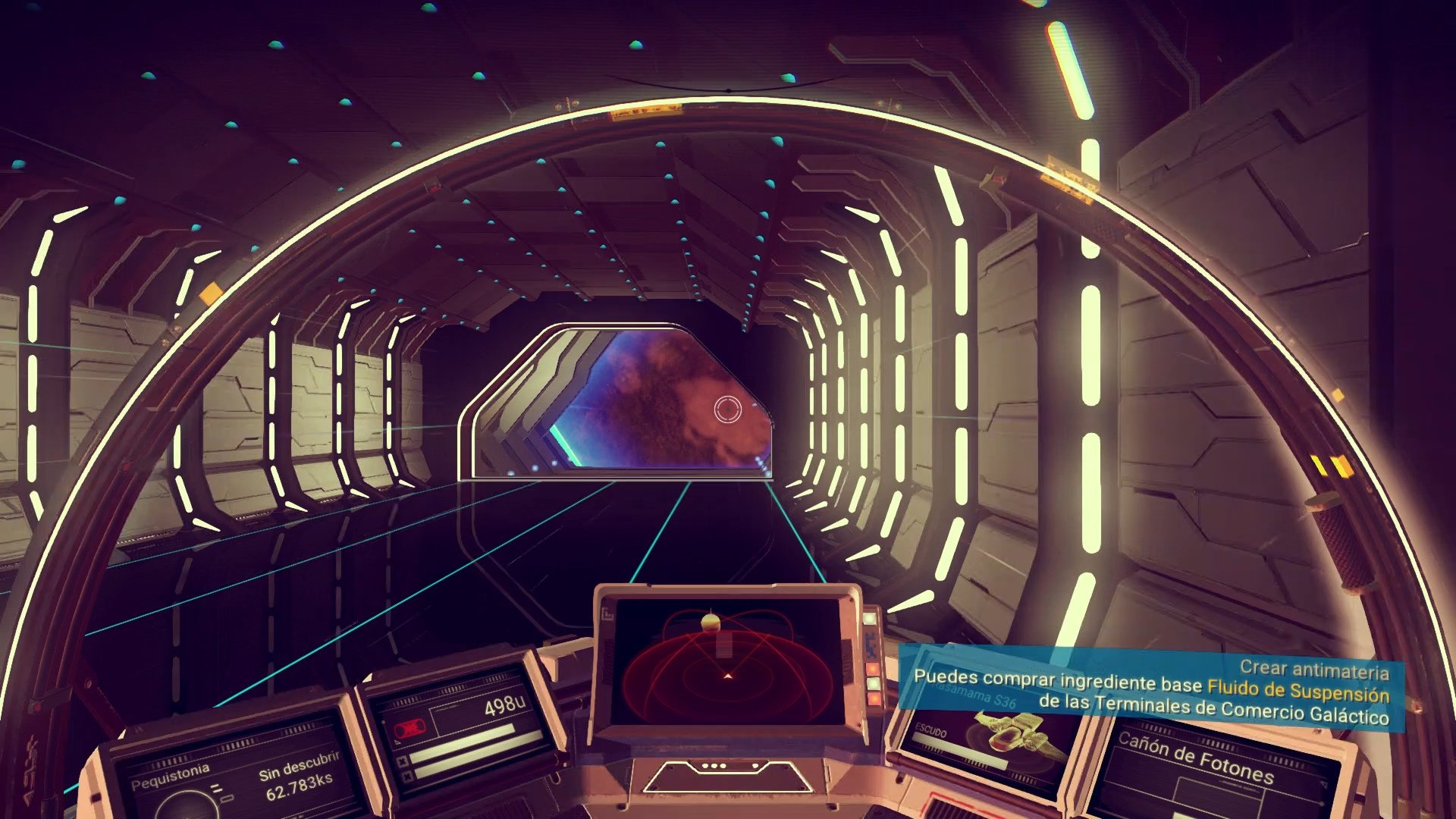Viewport: 1456px width, 819px height.
Task: Select the ship arrow marker on the radar screen
Action: pos(728,675)
